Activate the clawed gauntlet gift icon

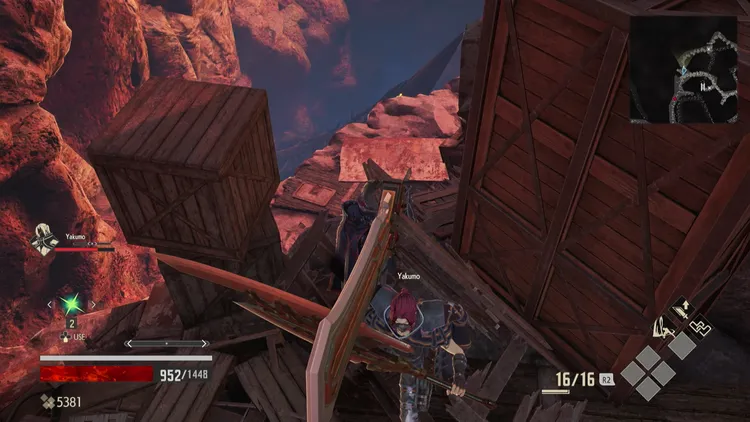point(661,325)
